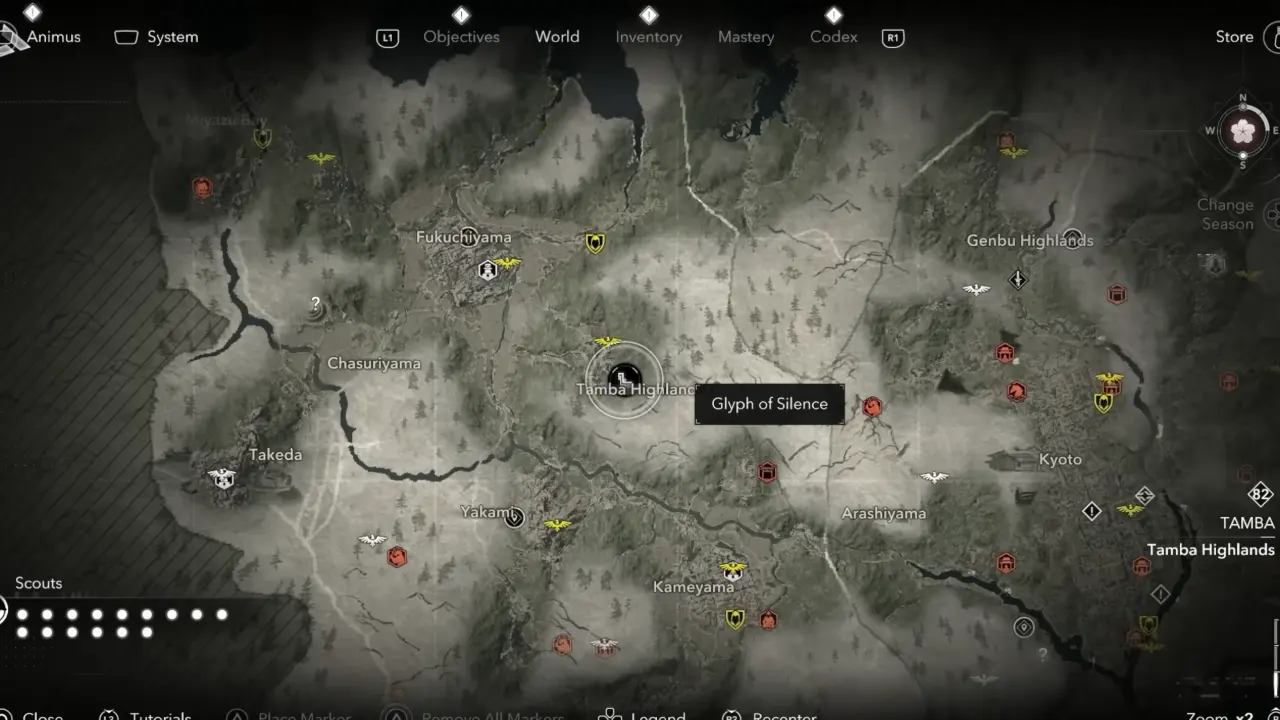Image resolution: width=1280 pixels, height=720 pixels.
Task: Click the question mark near Chasuriyama
Action: pos(316,304)
